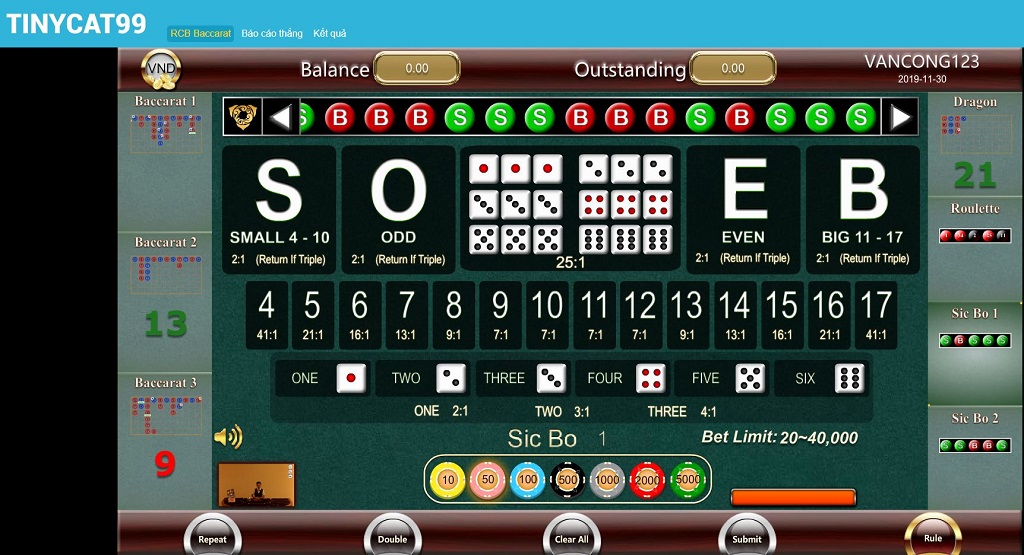Select the 10 value chip
The image size is (1024, 555).
(x=447, y=480)
